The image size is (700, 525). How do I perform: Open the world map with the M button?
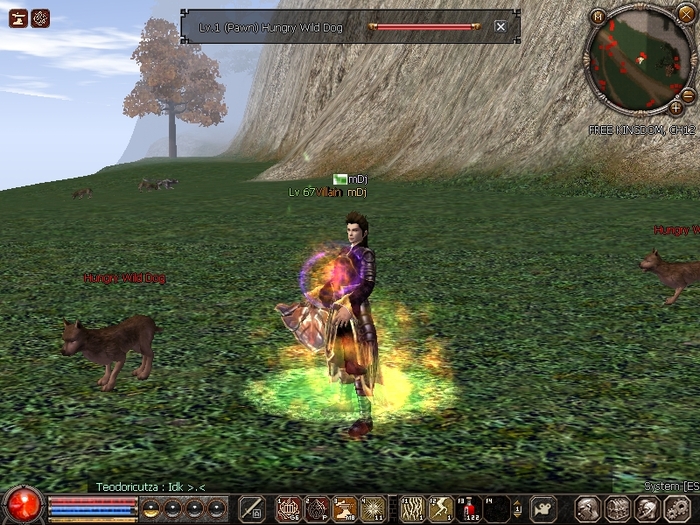click(598, 16)
